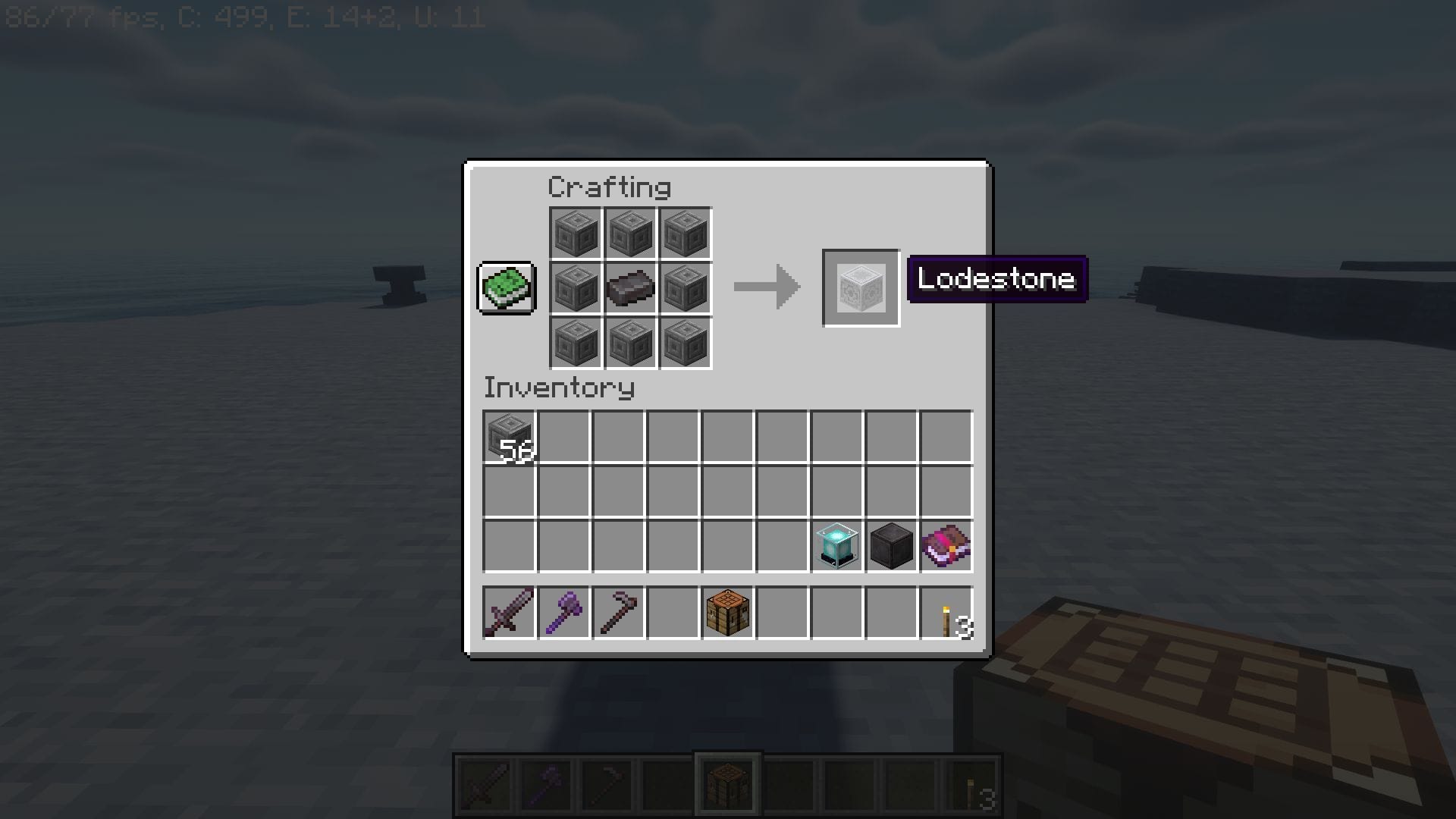Click the top-middle chiseled stone brick in the grid

coord(629,232)
